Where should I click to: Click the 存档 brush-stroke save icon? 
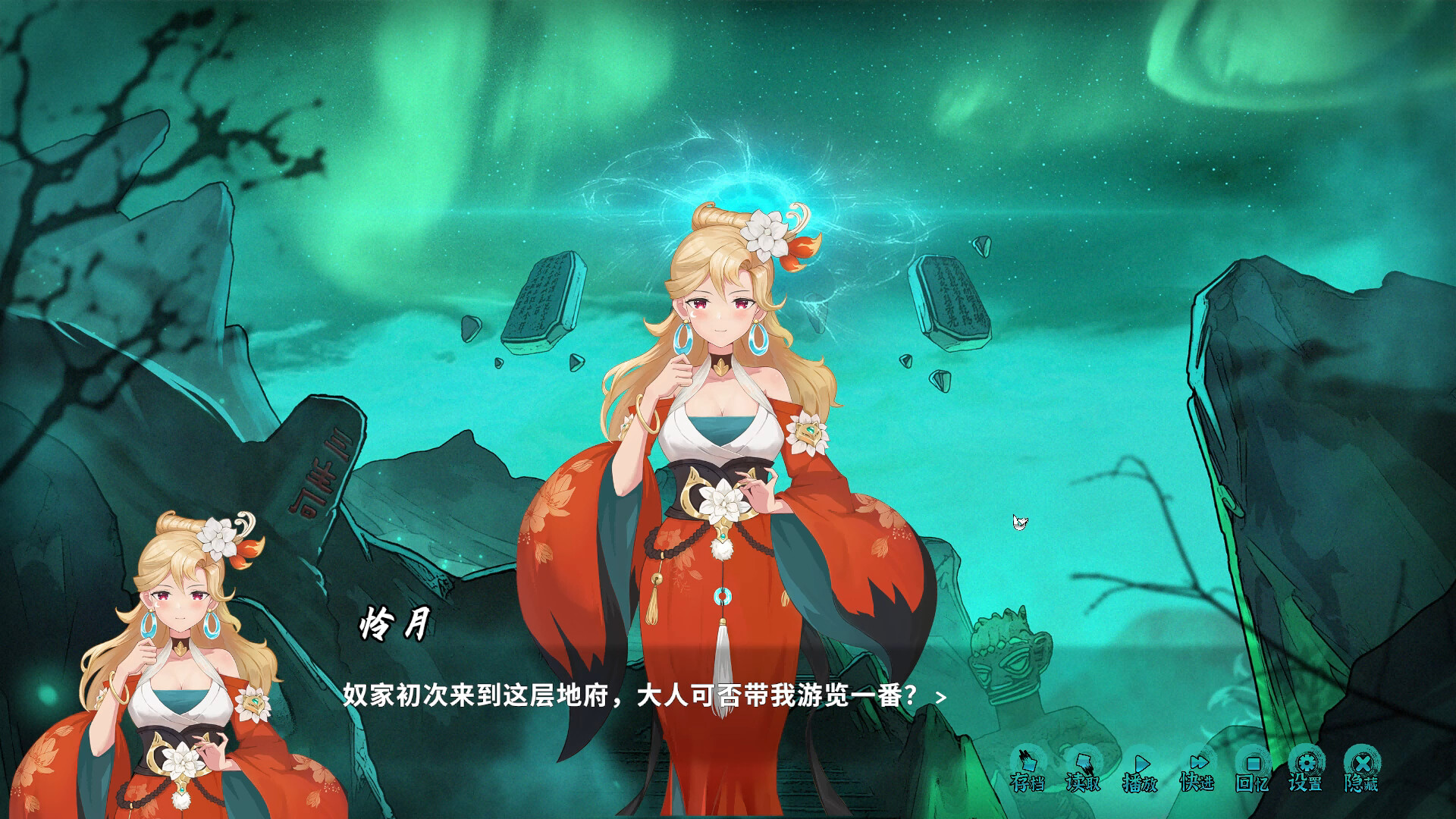click(x=1028, y=762)
